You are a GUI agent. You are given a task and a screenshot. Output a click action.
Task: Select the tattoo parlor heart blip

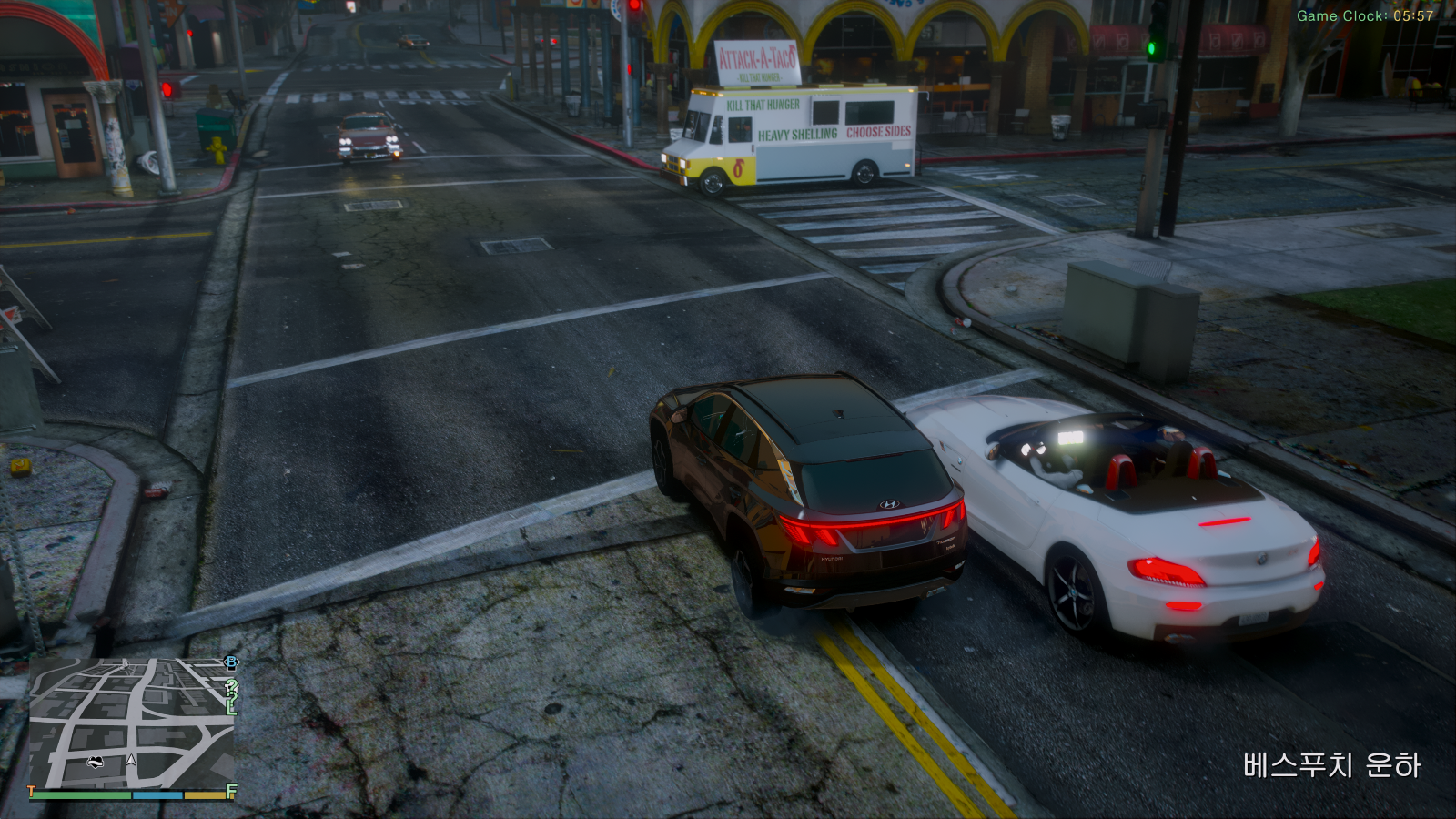tap(95, 762)
